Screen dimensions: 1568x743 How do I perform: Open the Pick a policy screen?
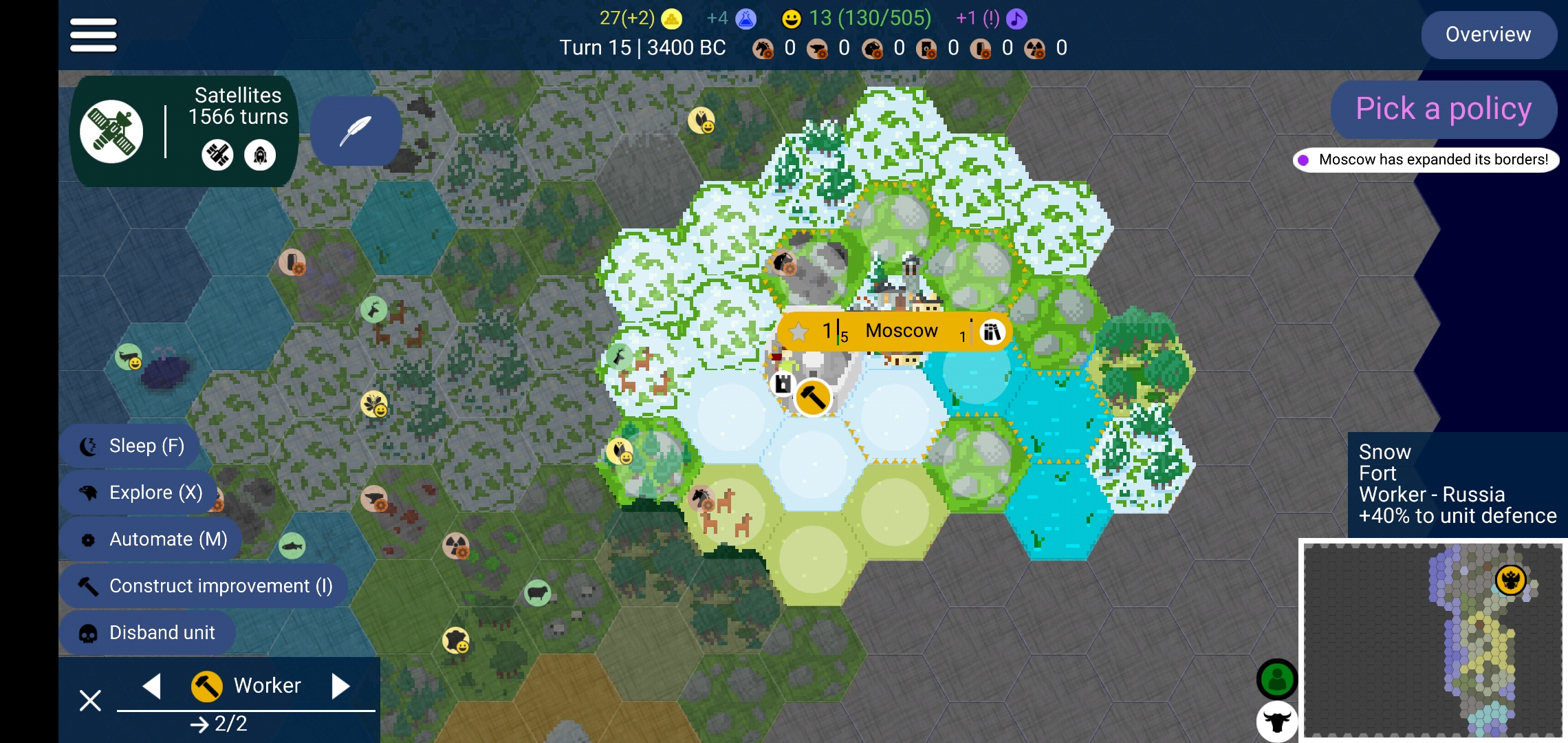[x=1442, y=109]
